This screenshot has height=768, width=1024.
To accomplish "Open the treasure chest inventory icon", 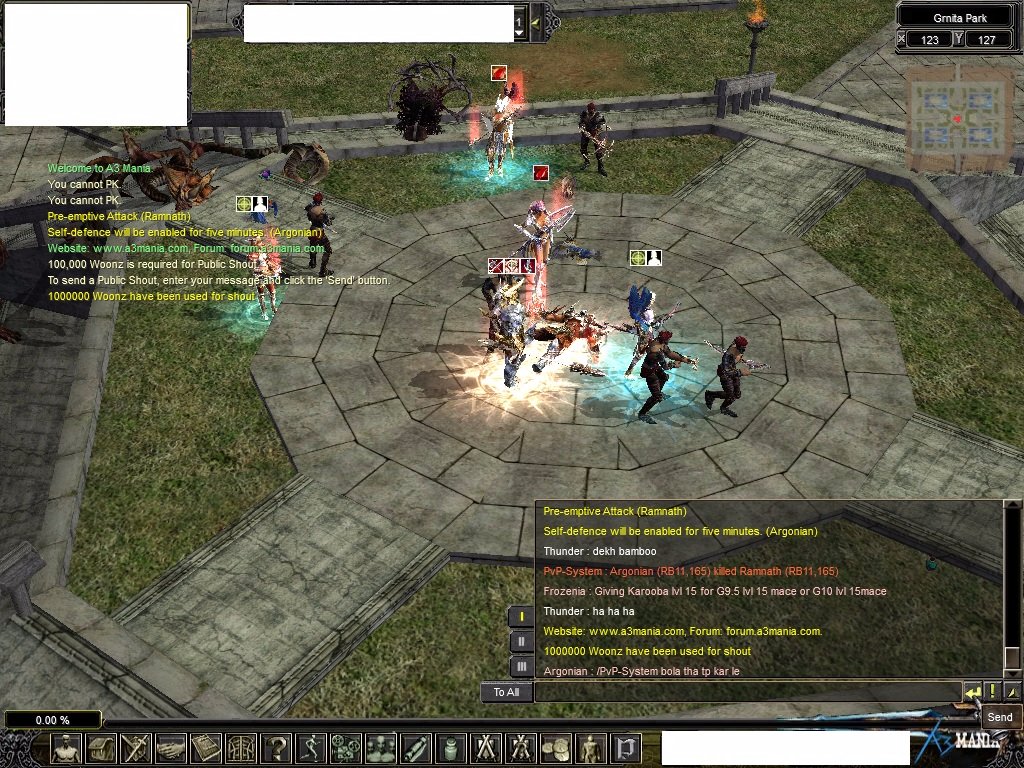I will click(x=101, y=748).
